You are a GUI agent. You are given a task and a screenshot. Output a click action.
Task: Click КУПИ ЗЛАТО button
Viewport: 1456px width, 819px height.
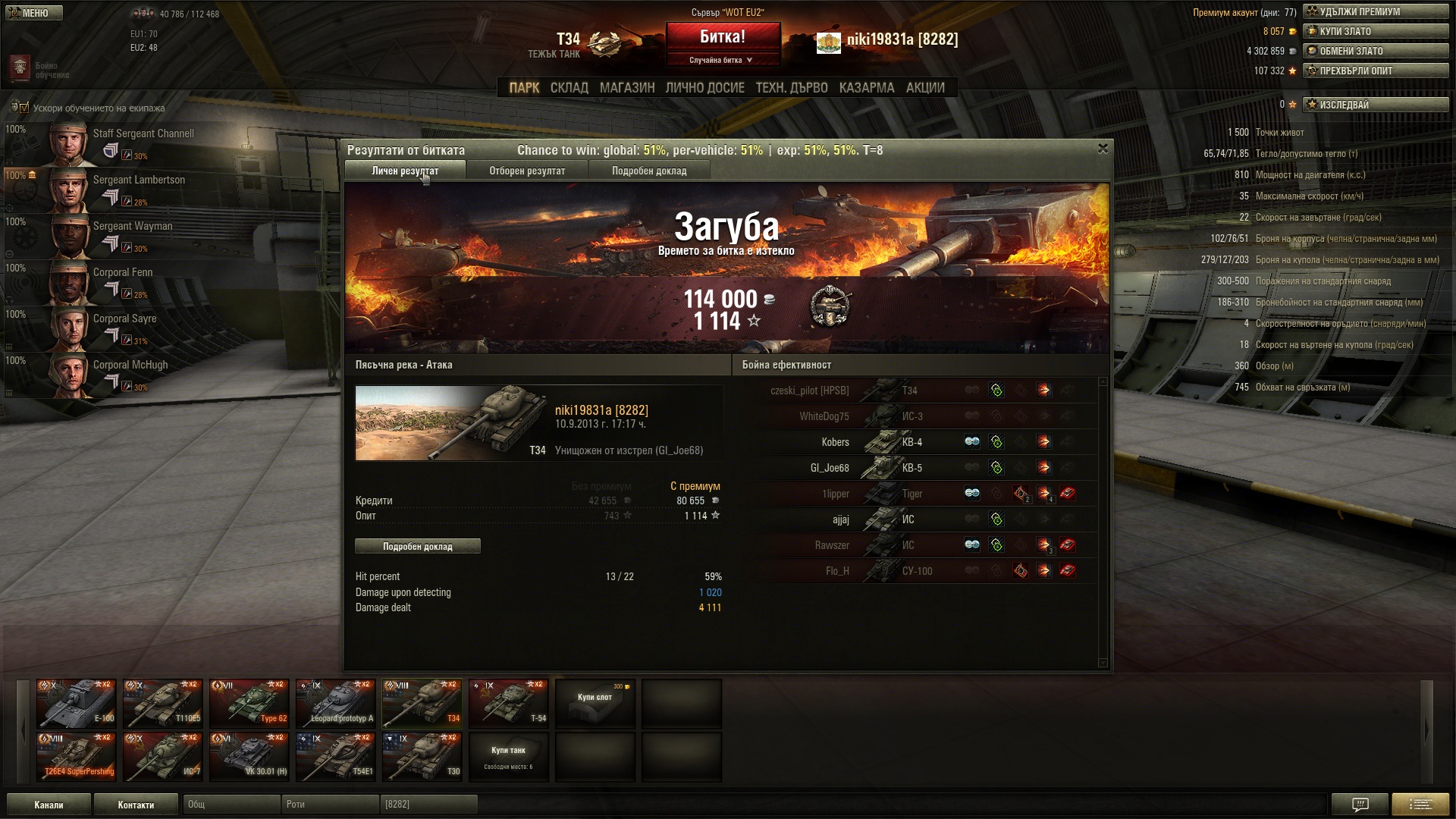coord(1375,31)
